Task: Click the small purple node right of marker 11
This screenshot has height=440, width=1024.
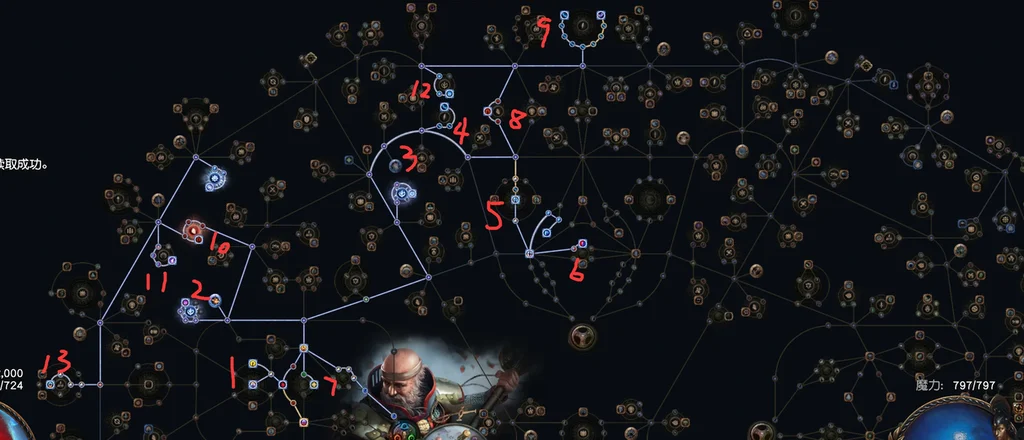Action: 173,260
